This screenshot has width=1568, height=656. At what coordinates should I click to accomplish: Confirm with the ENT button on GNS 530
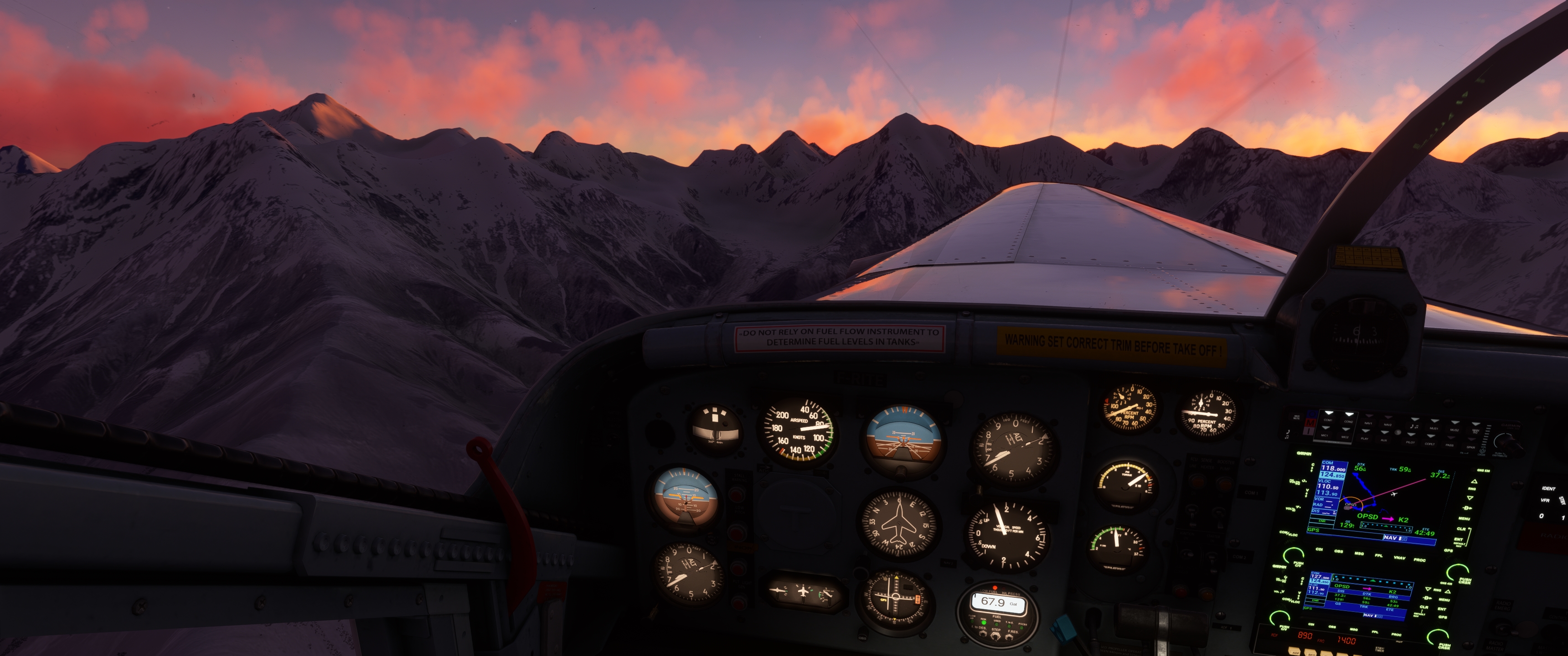click(1459, 540)
